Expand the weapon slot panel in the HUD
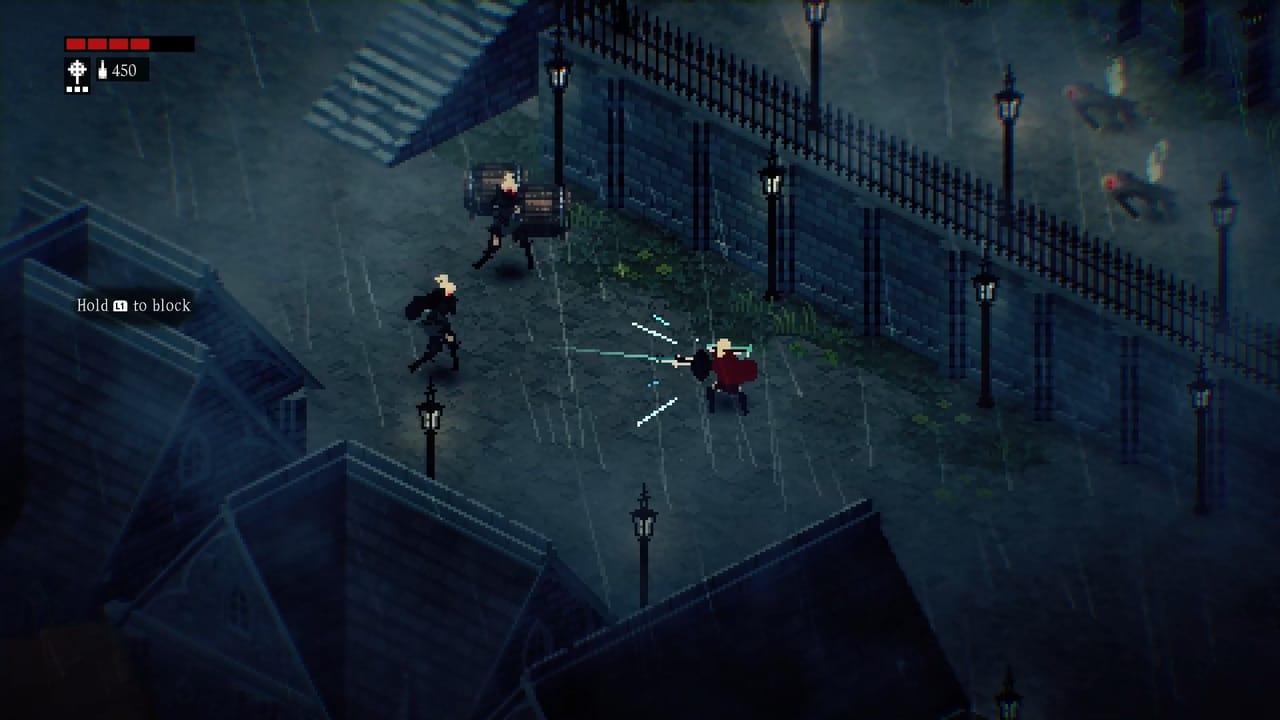This screenshot has height=720, width=1280. click(77, 76)
